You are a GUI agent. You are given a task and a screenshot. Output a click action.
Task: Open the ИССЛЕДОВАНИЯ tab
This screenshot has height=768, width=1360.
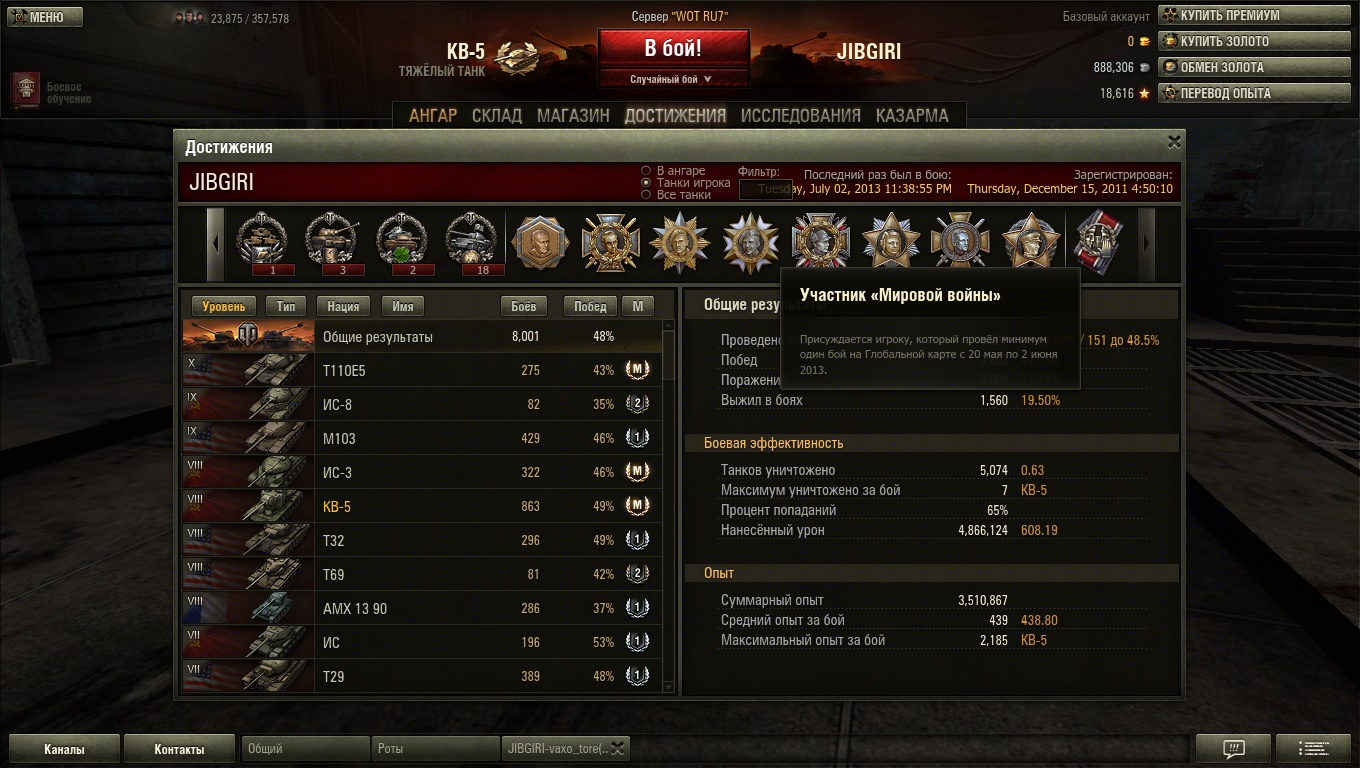pyautogui.click(x=800, y=115)
